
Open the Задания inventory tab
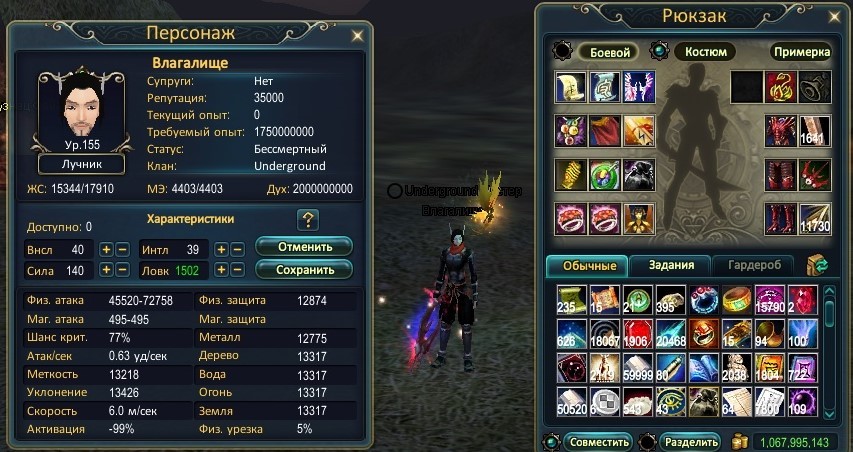click(x=669, y=265)
